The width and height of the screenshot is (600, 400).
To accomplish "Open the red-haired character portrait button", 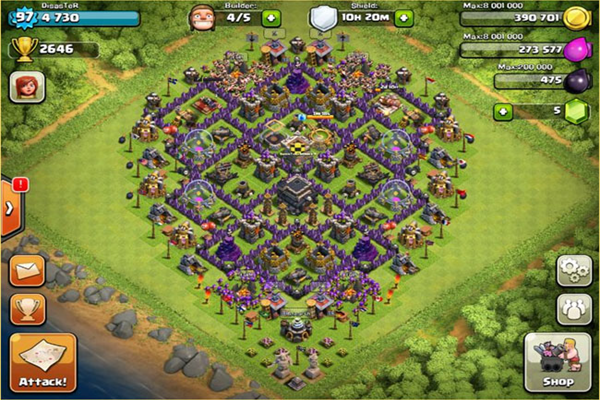I will pyautogui.click(x=25, y=87).
